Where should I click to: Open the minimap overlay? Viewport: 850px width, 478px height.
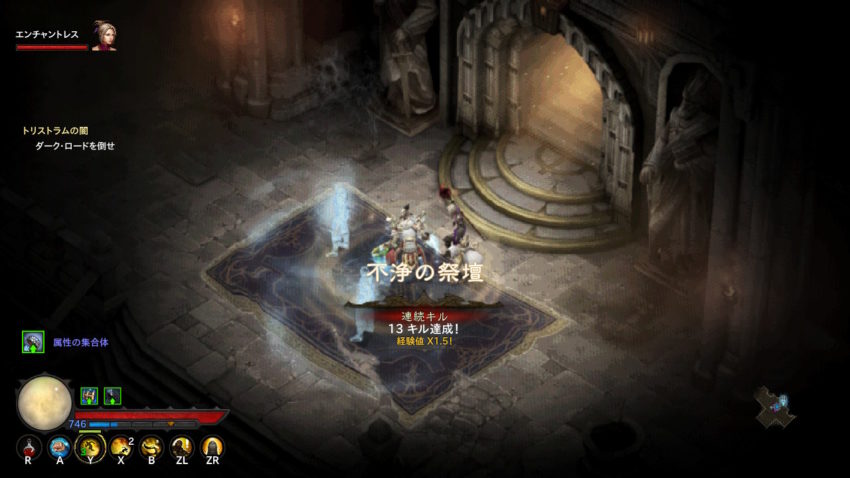coord(772,403)
